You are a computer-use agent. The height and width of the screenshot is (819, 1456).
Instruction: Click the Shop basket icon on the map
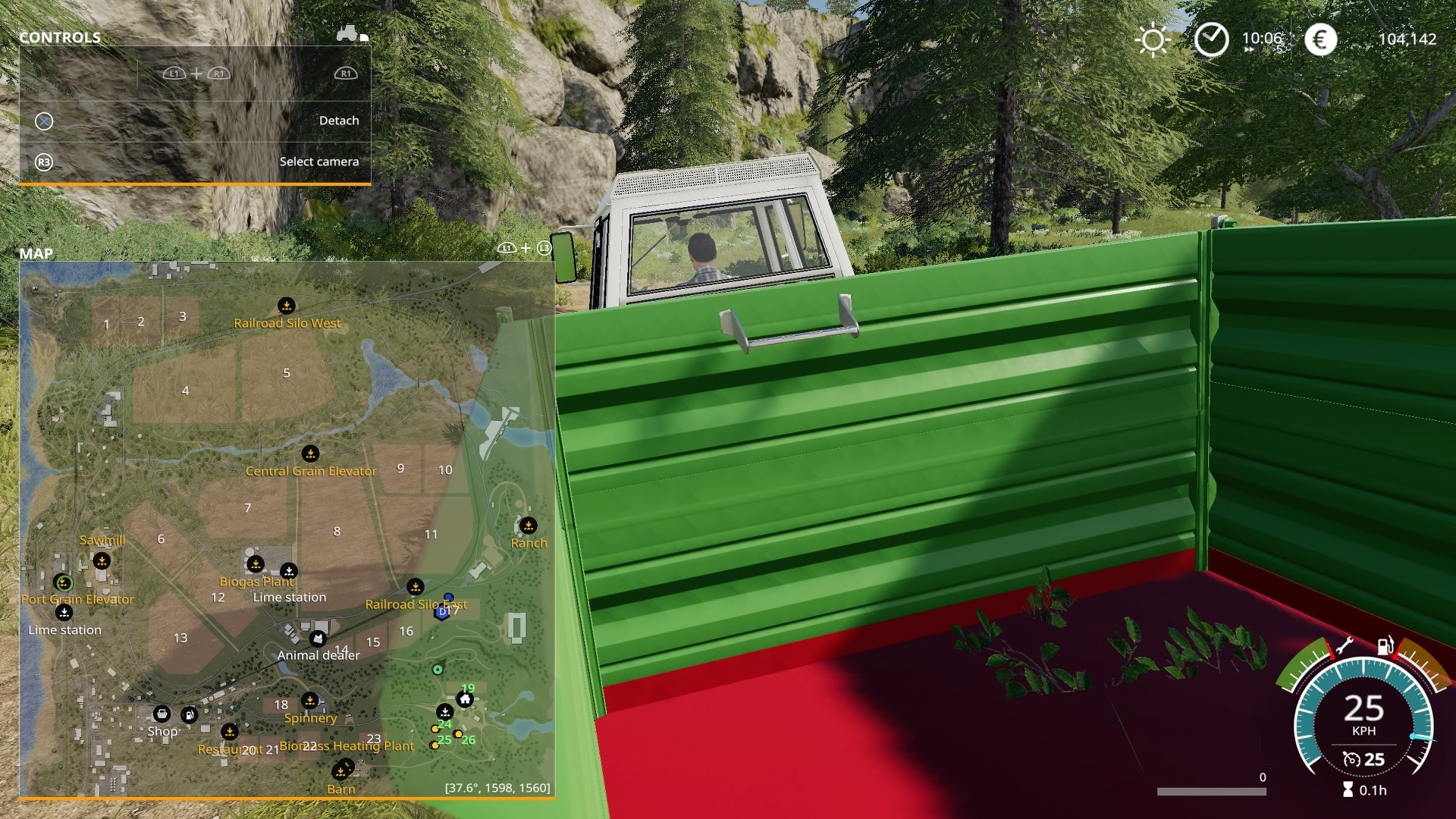(163, 714)
